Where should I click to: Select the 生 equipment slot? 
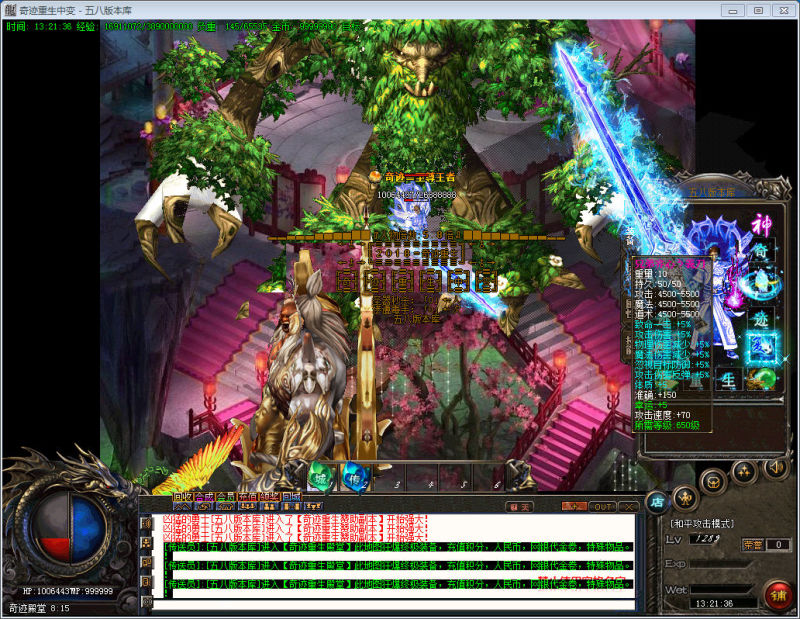coord(729,379)
